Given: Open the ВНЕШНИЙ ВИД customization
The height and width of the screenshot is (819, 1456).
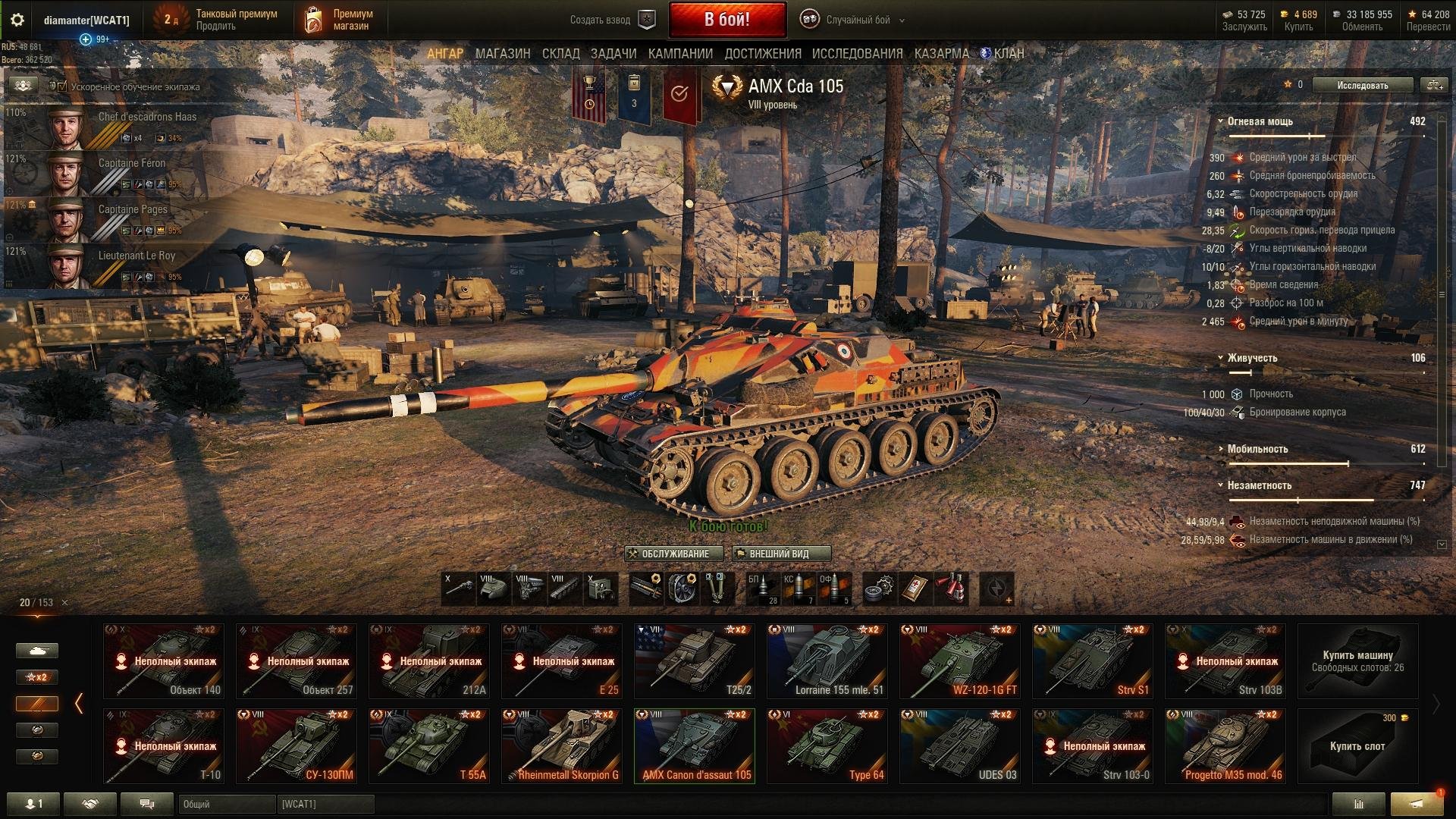Looking at the screenshot, I should 781,554.
